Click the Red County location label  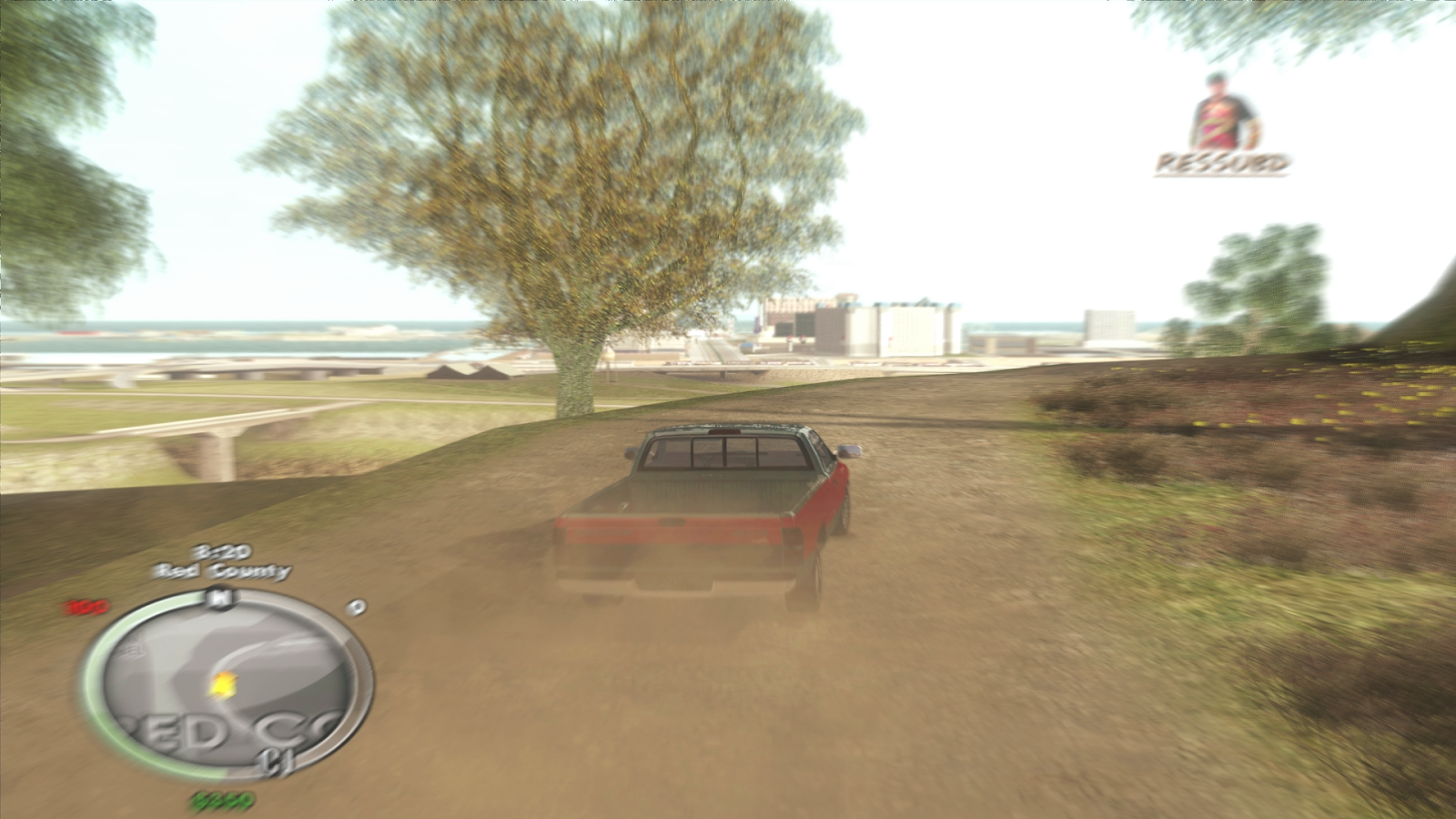(x=218, y=571)
